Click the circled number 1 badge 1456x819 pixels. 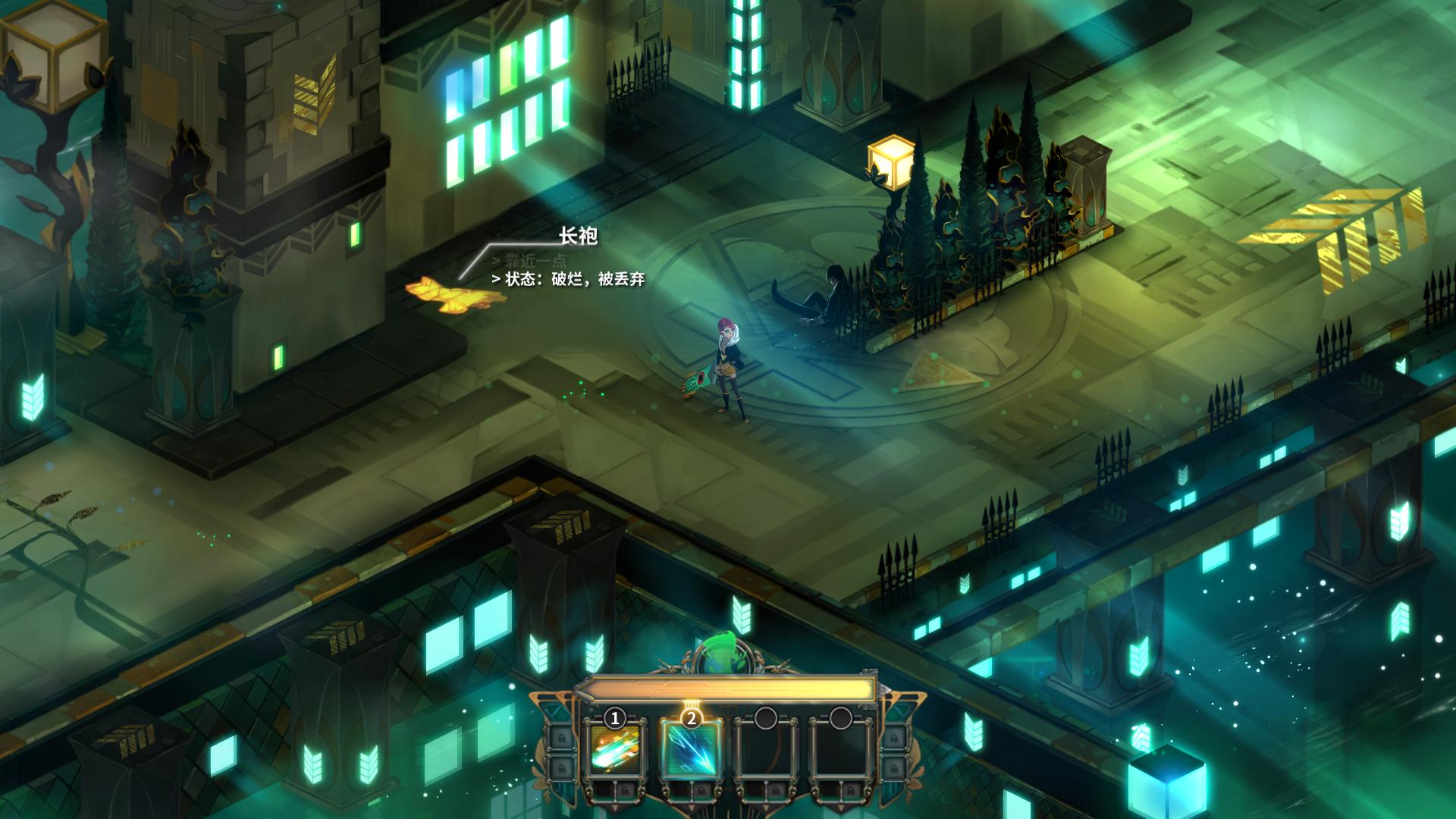coord(614,718)
